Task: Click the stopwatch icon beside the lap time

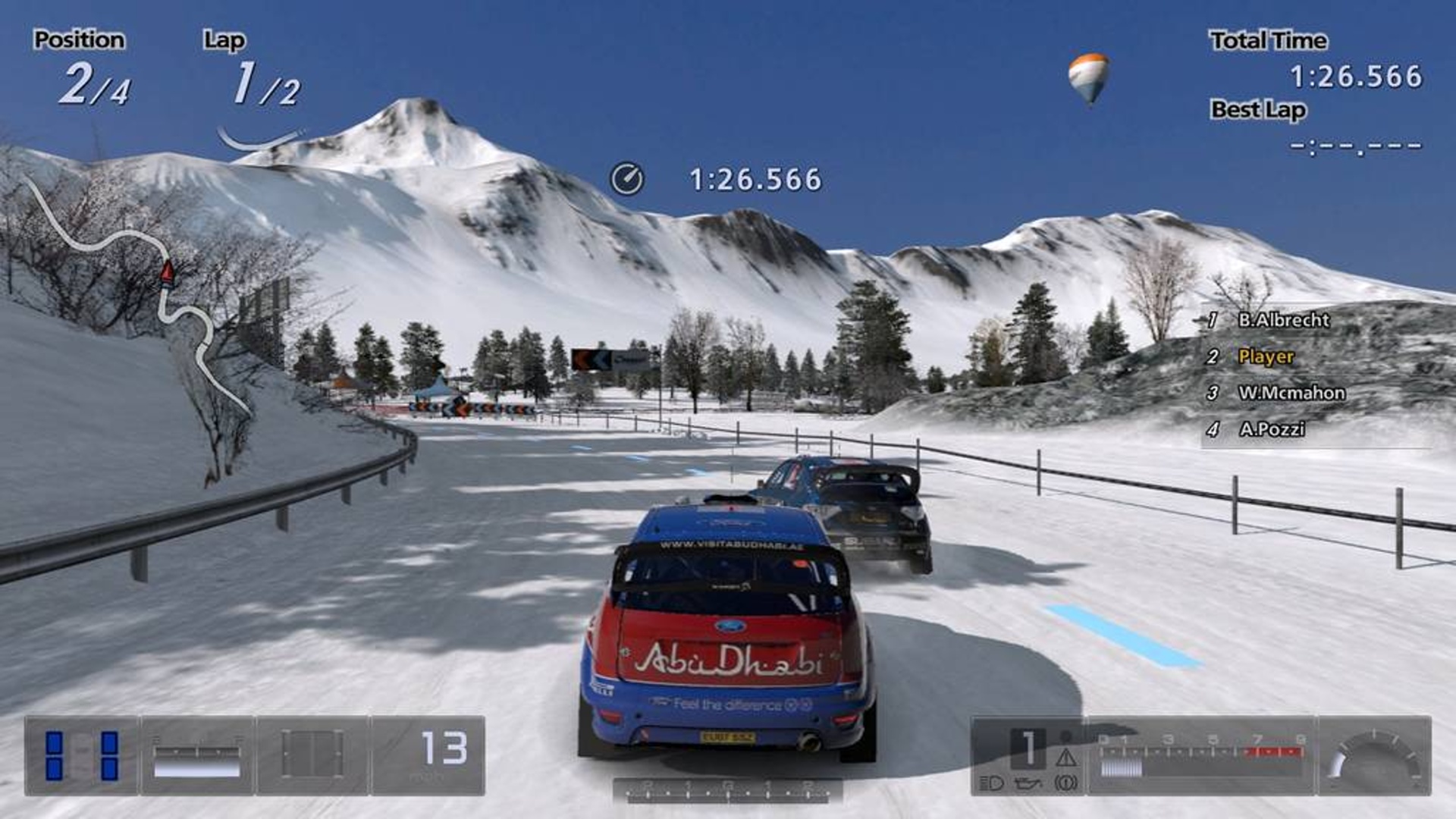Action: 627,179
